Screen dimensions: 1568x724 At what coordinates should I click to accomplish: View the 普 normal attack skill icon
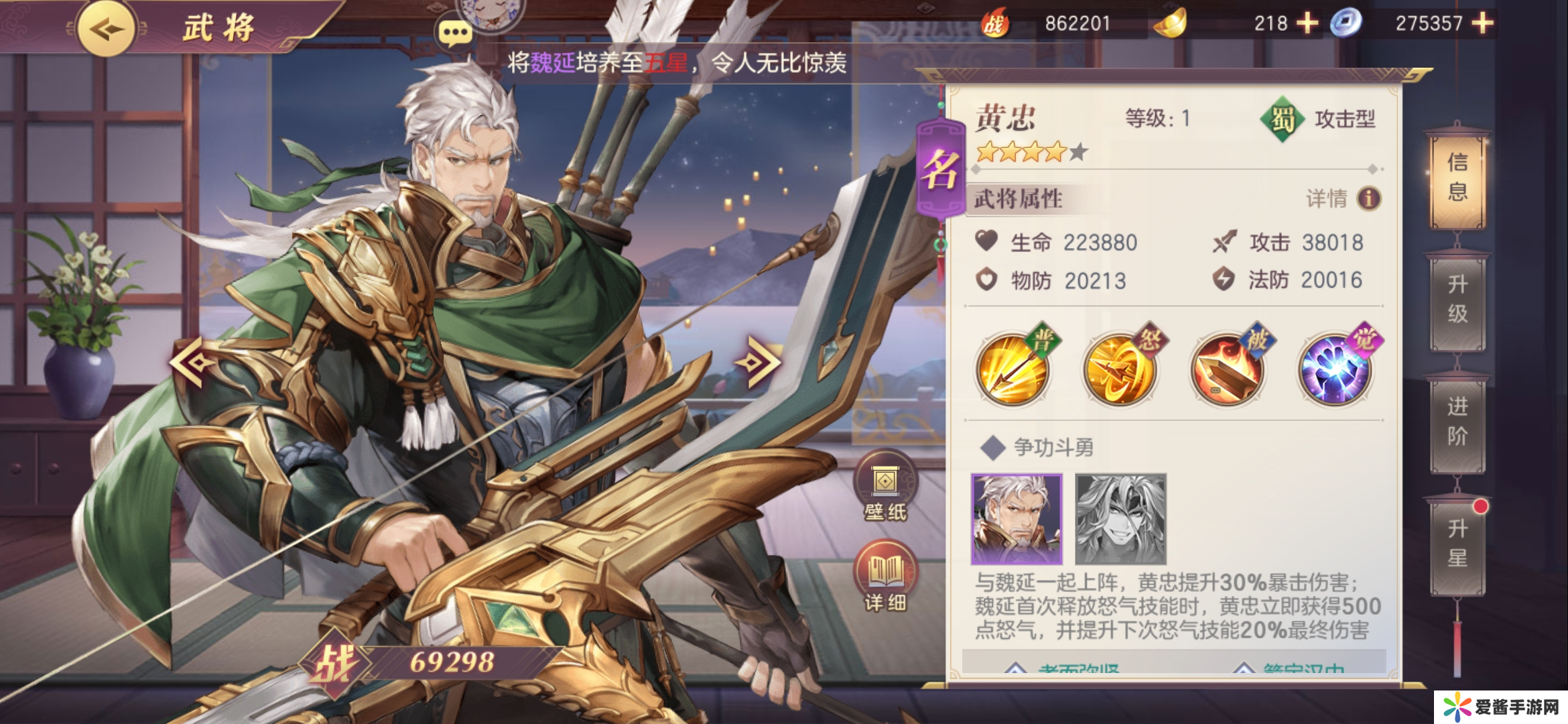[x=1012, y=369]
